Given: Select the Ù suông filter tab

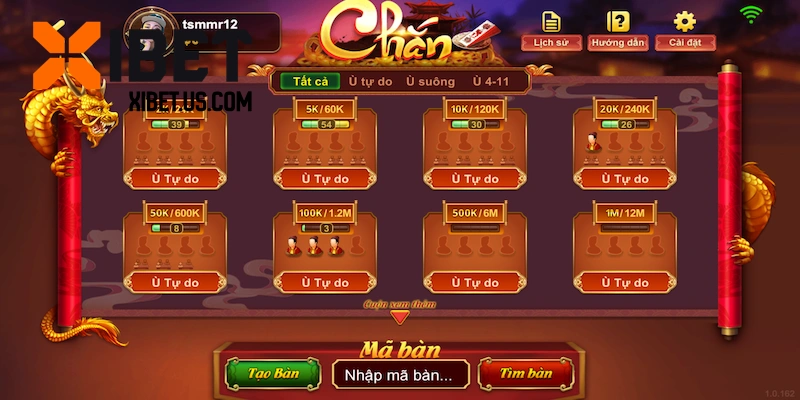Looking at the screenshot, I should coord(430,82).
